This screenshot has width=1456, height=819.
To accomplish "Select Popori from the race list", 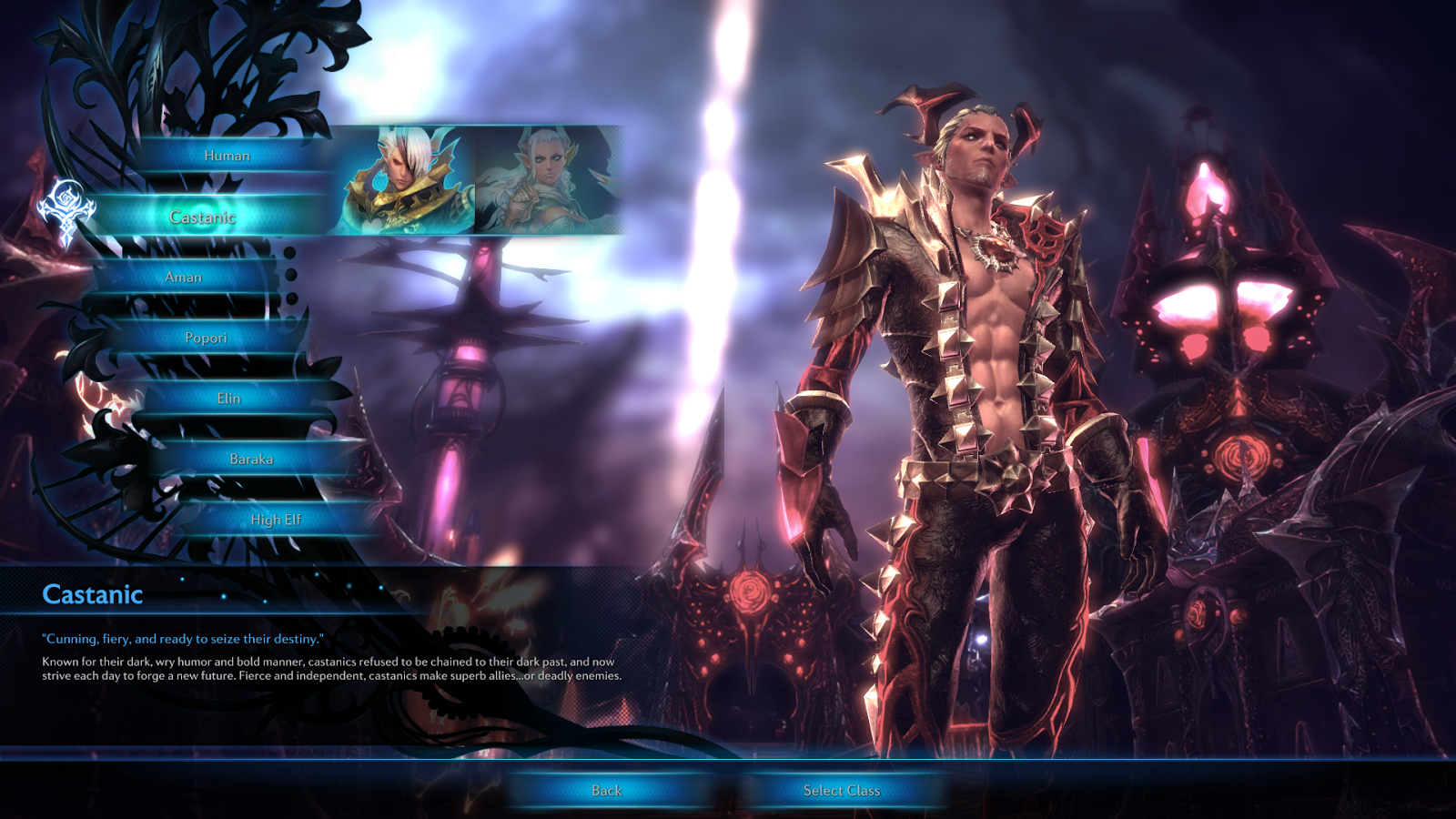I will click(x=207, y=338).
